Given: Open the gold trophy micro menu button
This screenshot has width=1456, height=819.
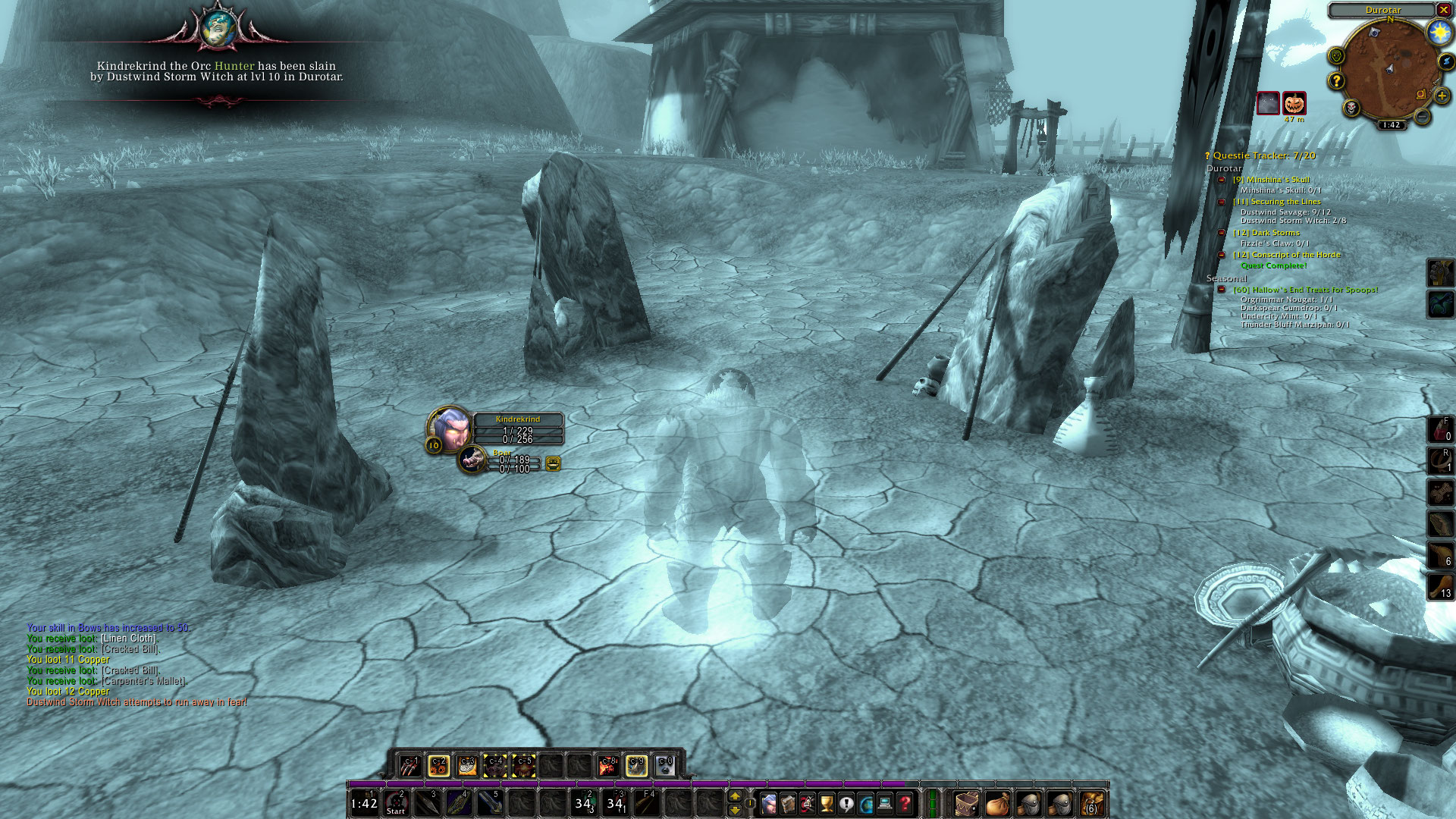Looking at the screenshot, I should pyautogui.click(x=827, y=802).
